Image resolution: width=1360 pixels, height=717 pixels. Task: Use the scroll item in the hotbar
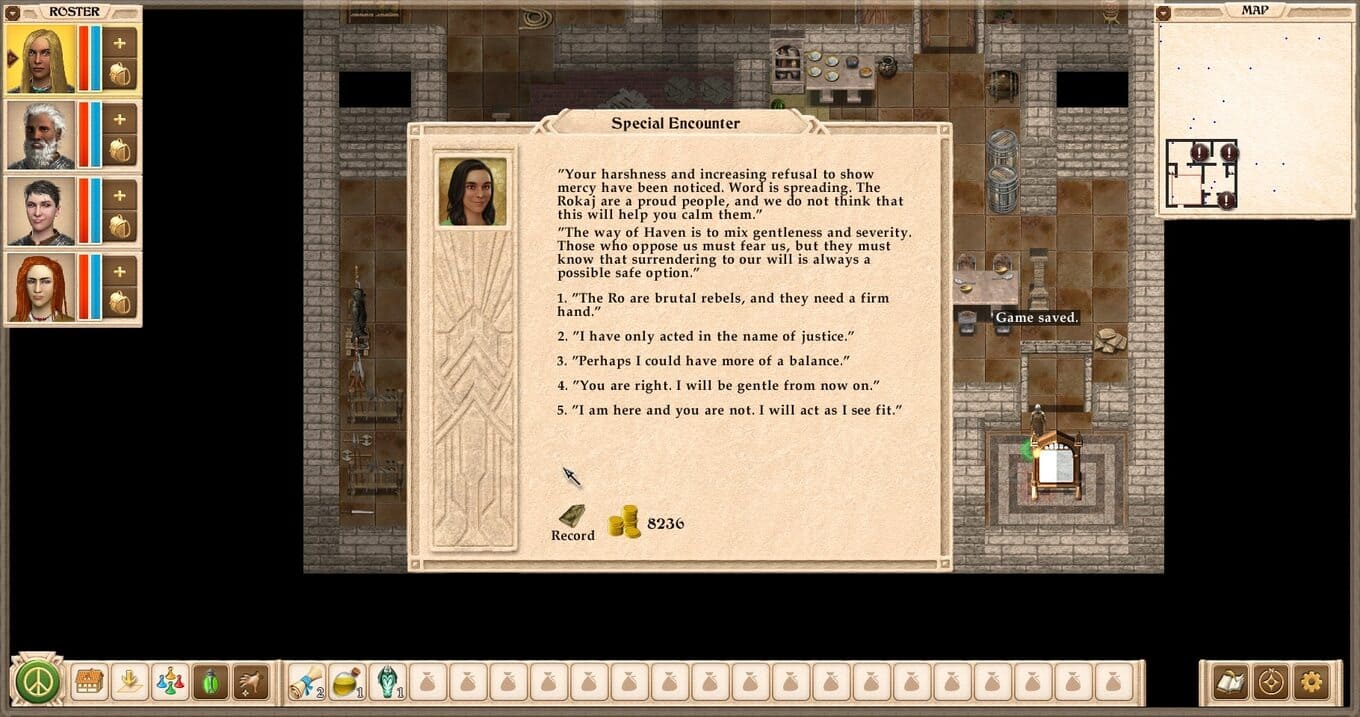pyautogui.click(x=305, y=682)
